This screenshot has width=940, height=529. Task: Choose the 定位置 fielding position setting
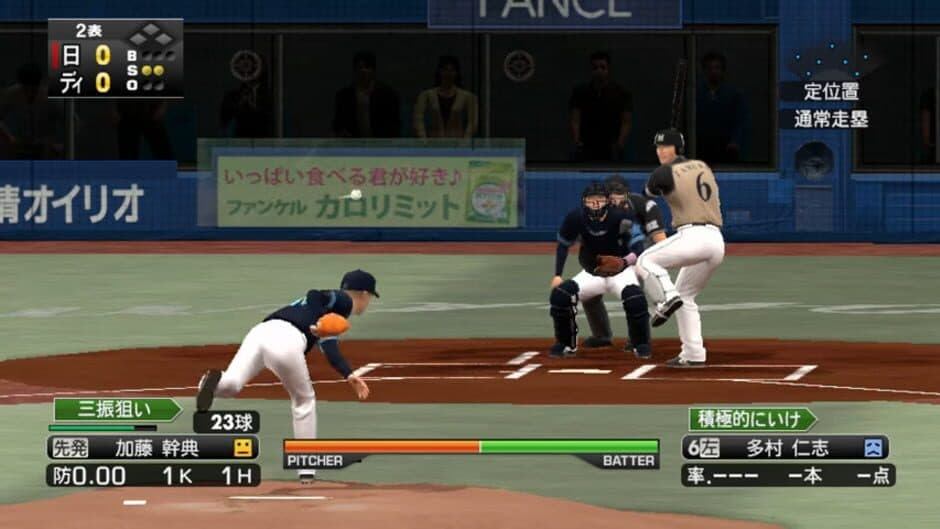(832, 91)
